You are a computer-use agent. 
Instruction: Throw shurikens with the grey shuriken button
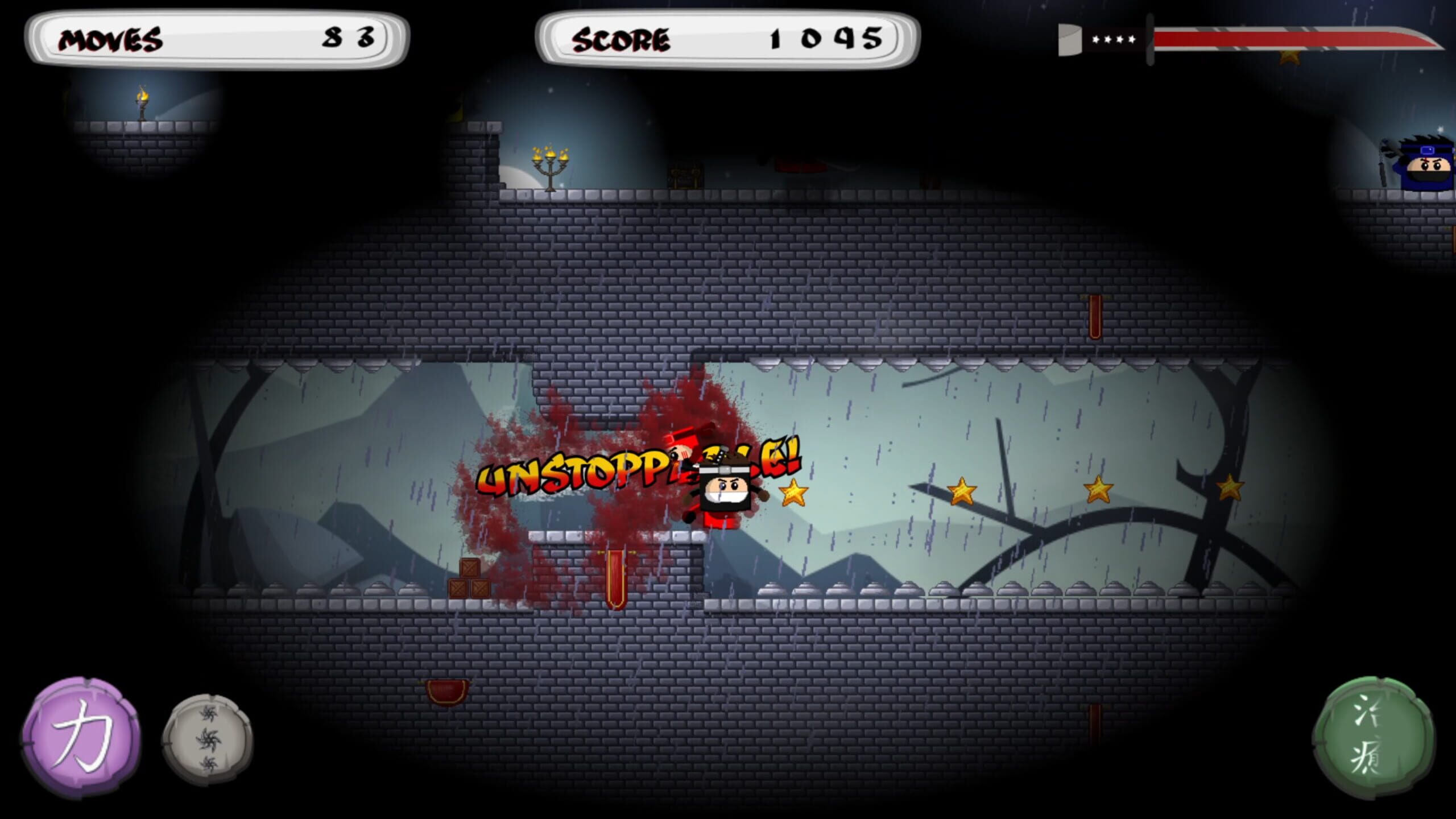point(208,739)
